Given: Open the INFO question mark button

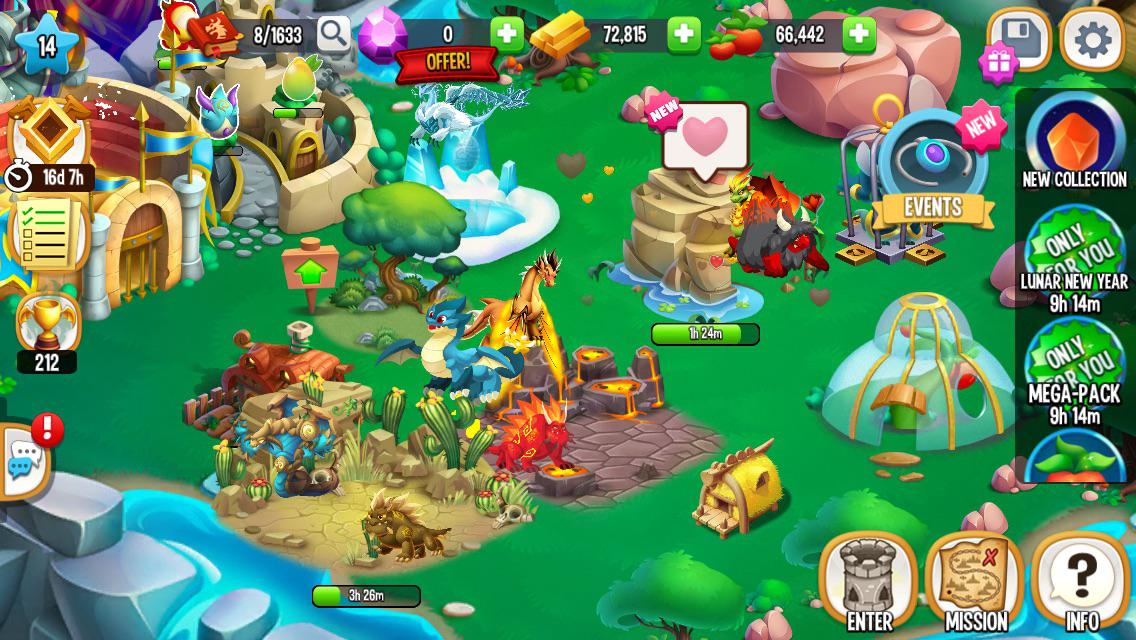Looking at the screenshot, I should point(1081,581).
